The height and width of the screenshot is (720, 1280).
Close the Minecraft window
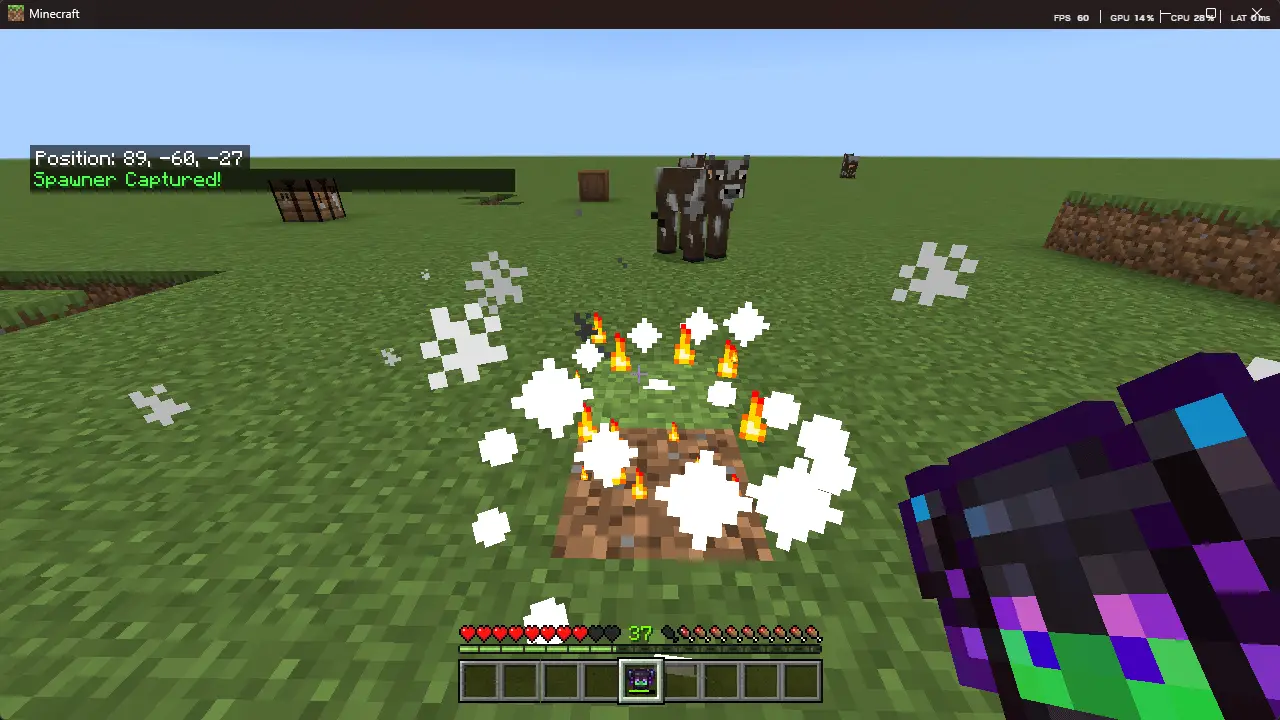pyautogui.click(x=1257, y=13)
